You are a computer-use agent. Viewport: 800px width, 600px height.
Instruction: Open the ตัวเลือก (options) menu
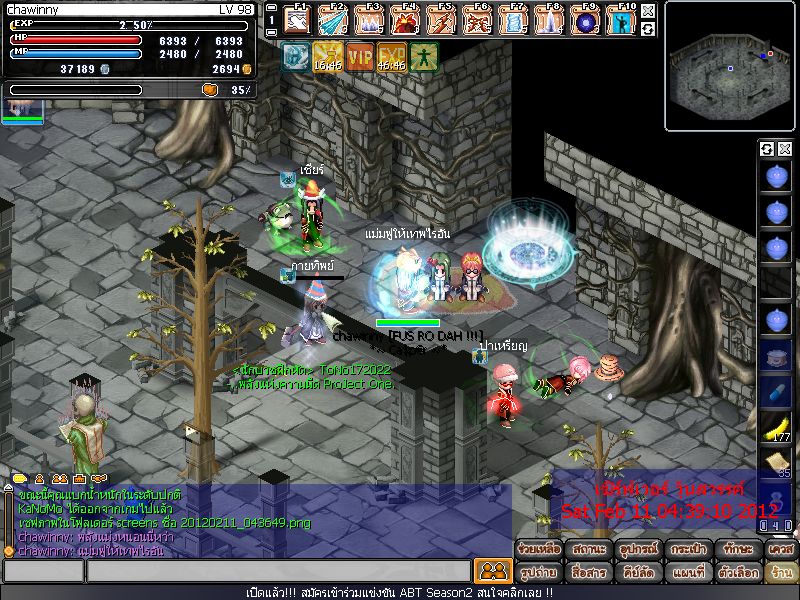tap(740, 572)
